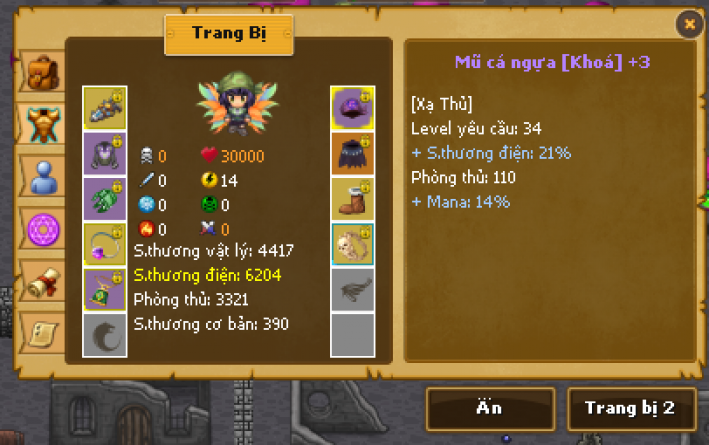
Task: Select the gun weapon slot
Action: point(104,107)
